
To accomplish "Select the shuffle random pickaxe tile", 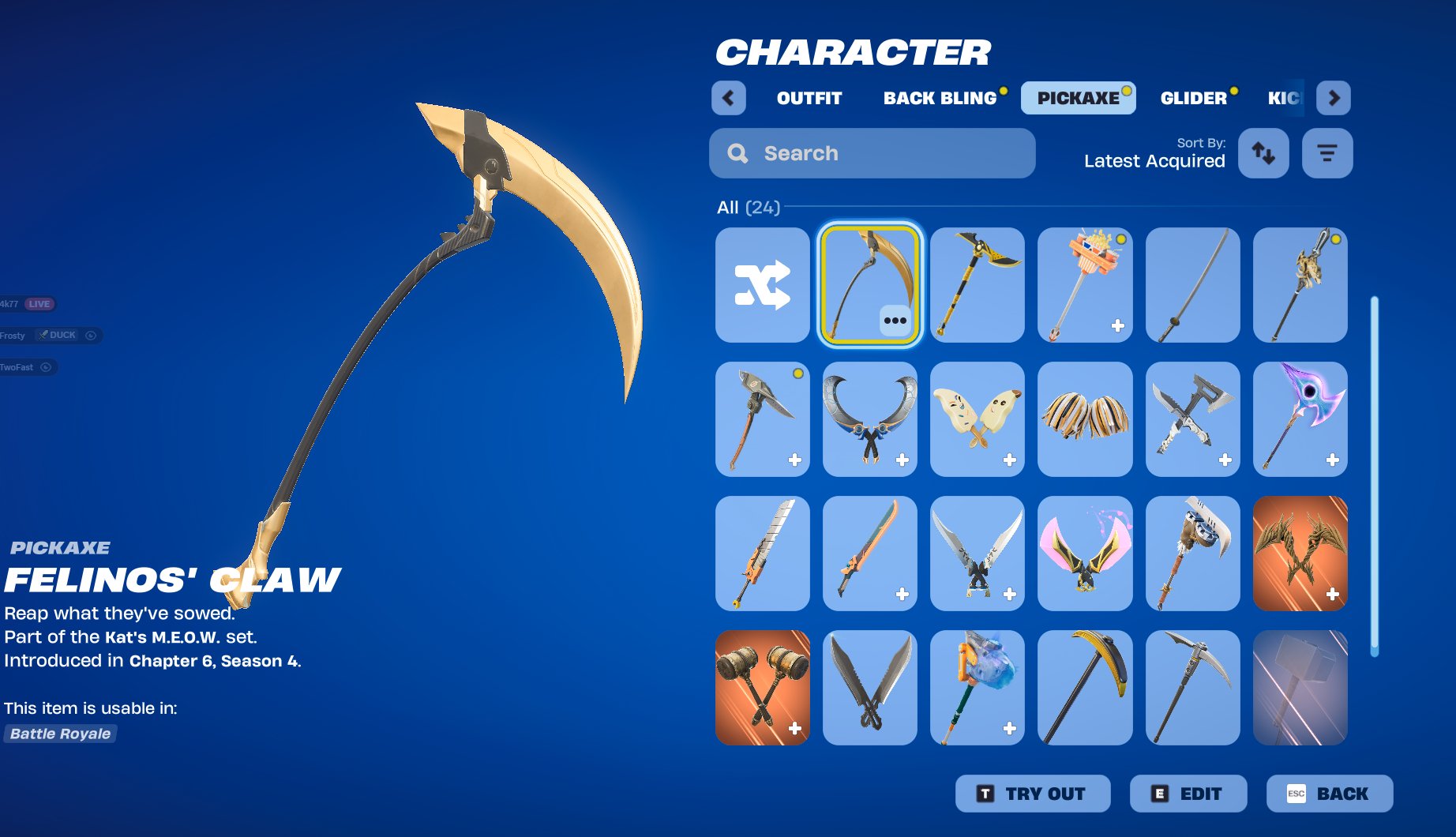I will click(760, 285).
